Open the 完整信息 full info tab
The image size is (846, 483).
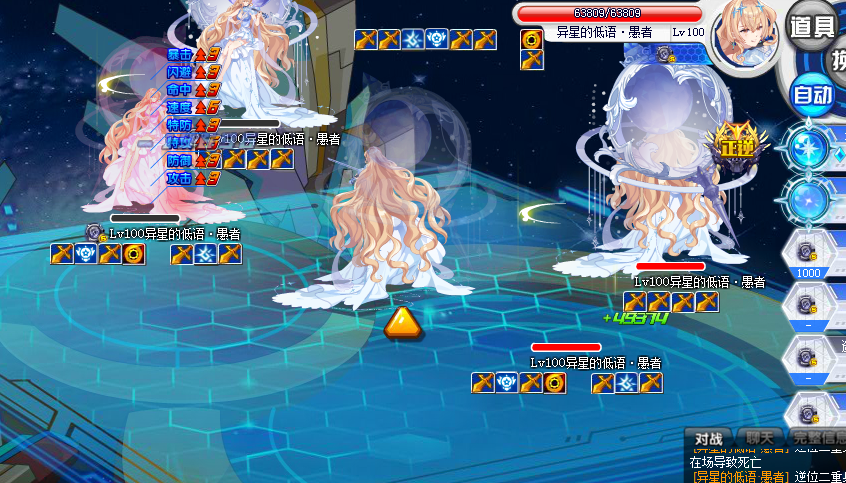point(816,438)
